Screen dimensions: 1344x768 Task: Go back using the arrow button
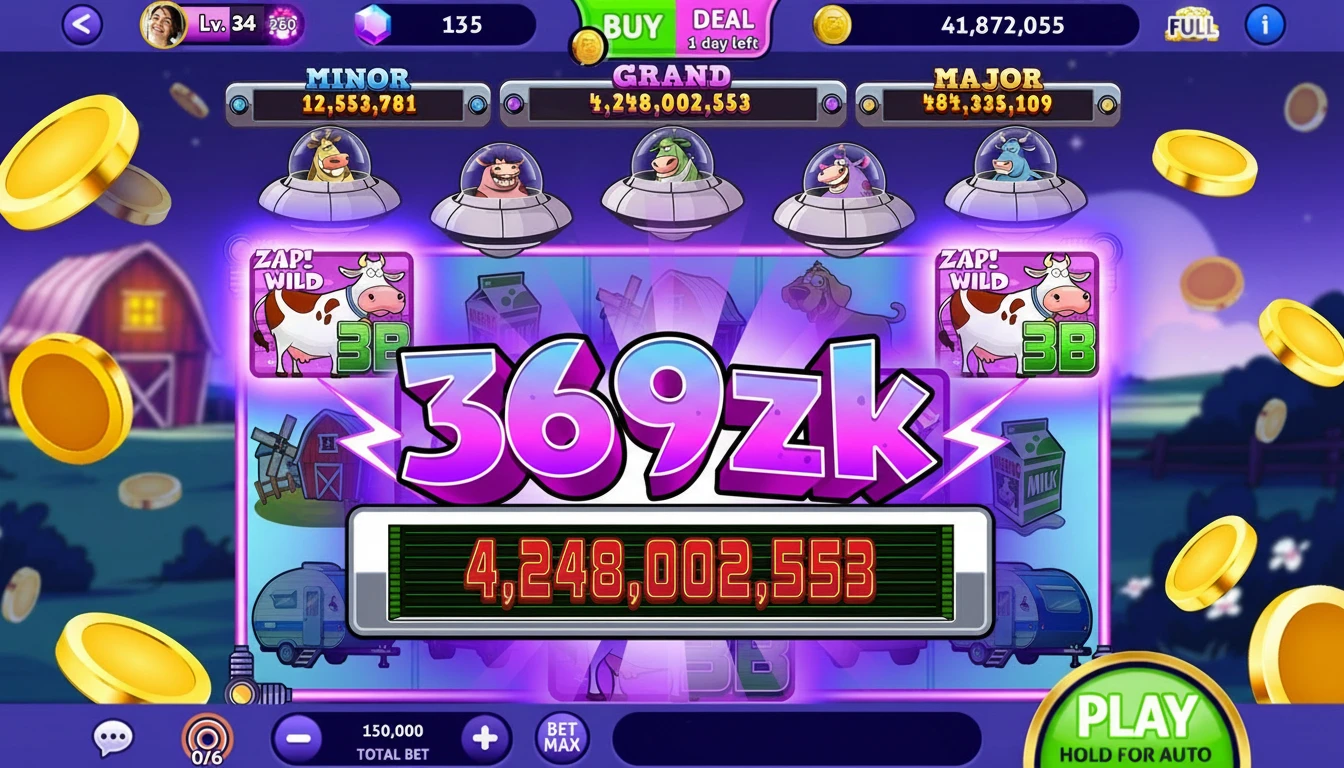pyautogui.click(x=80, y=26)
